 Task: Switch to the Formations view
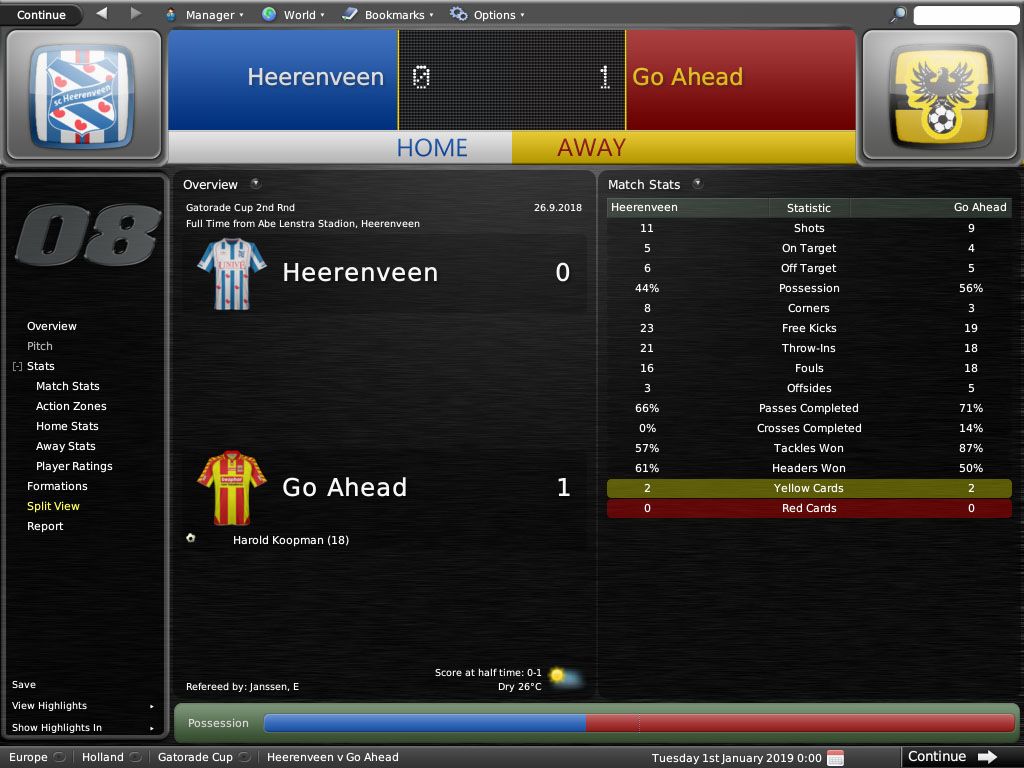click(x=57, y=486)
